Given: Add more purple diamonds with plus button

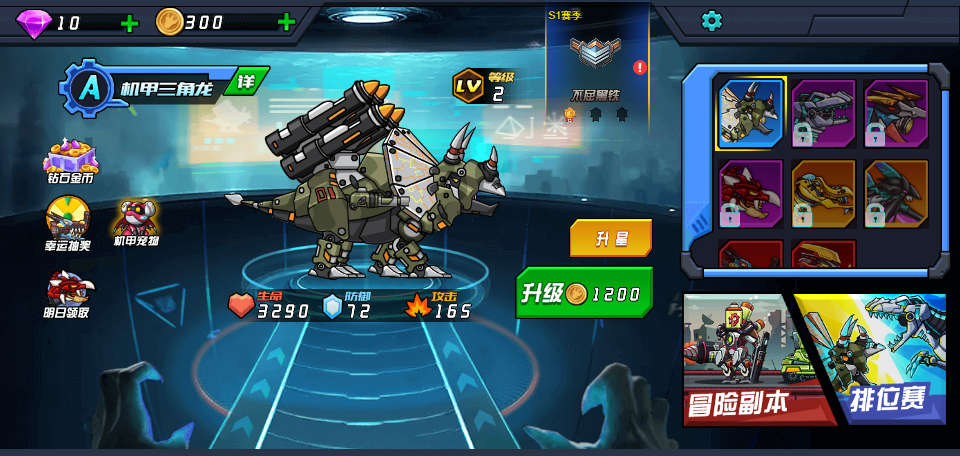Looking at the screenshot, I should [x=130, y=23].
